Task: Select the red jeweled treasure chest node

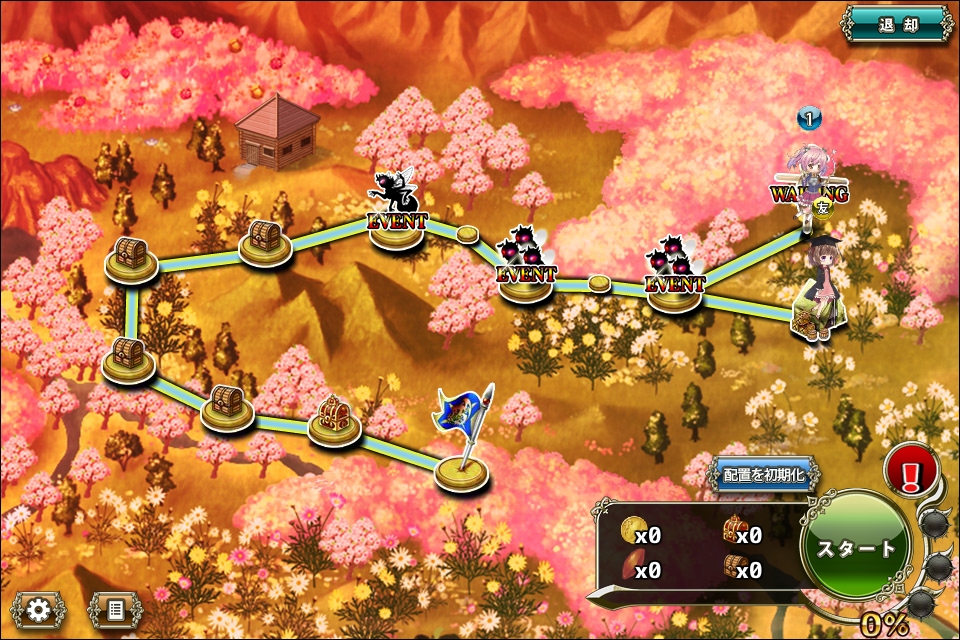Action: click(333, 417)
